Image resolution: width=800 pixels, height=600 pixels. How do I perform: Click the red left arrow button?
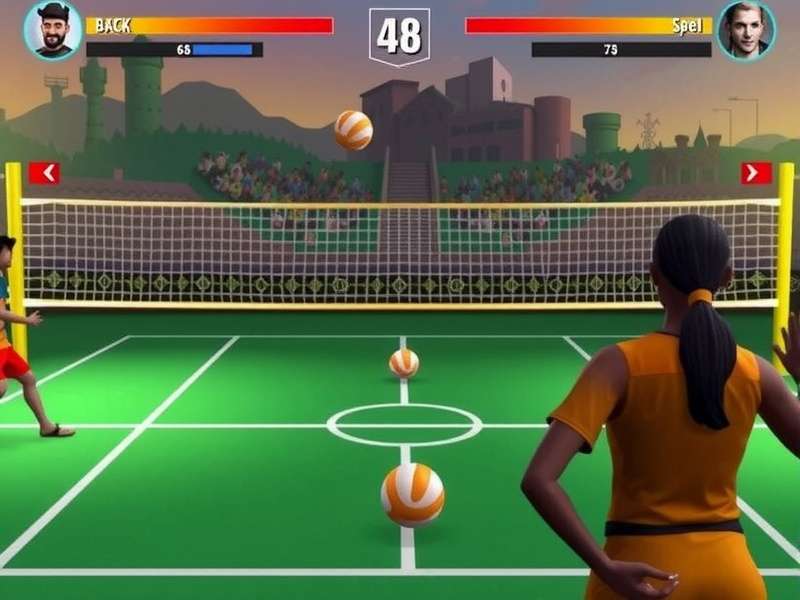click(44, 173)
